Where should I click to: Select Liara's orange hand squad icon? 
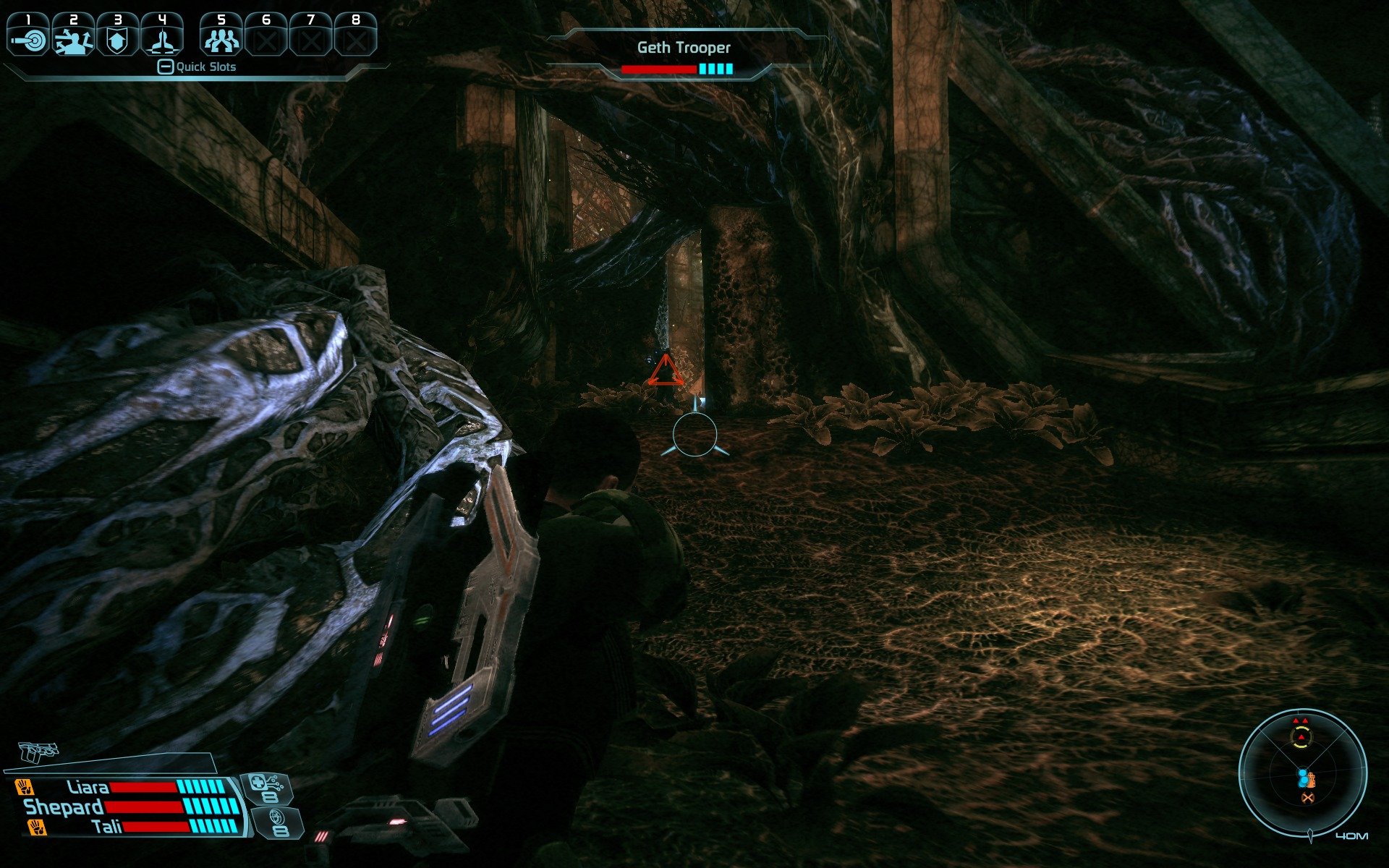(x=25, y=786)
